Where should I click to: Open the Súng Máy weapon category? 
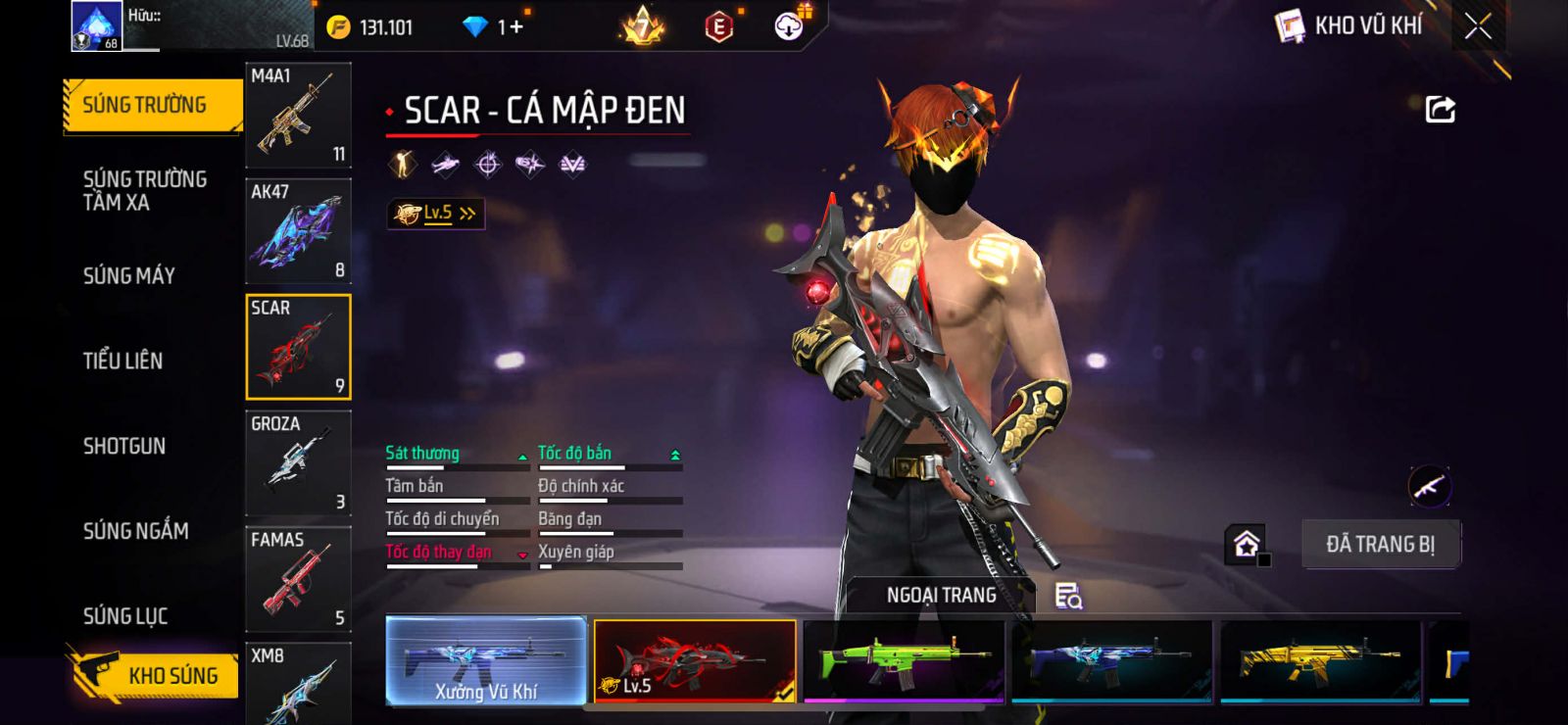coord(128,276)
